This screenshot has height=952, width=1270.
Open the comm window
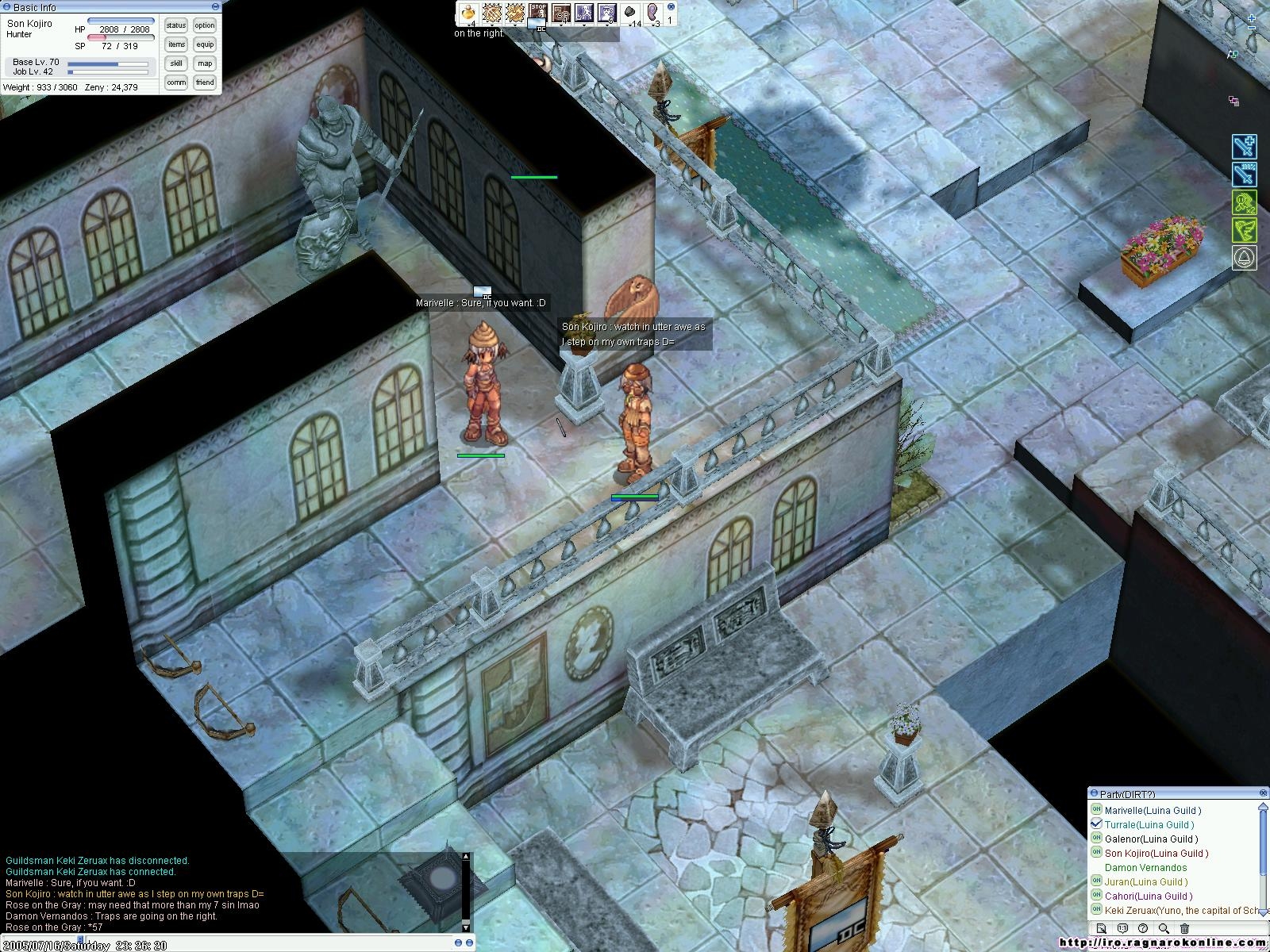[x=176, y=83]
